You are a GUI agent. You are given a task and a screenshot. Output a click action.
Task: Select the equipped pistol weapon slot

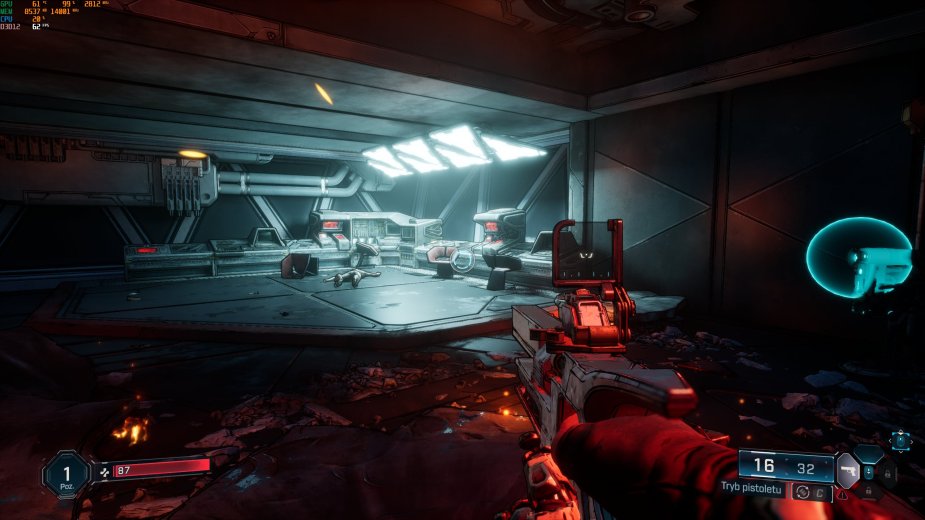847,469
